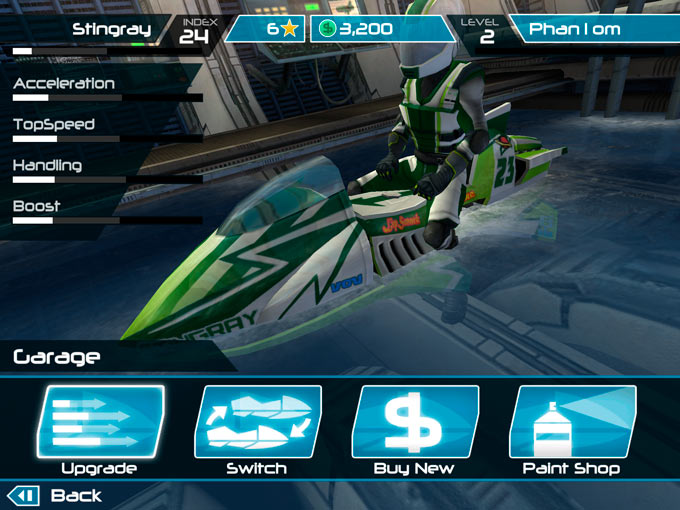Open the Upgrade menu

coord(100,423)
